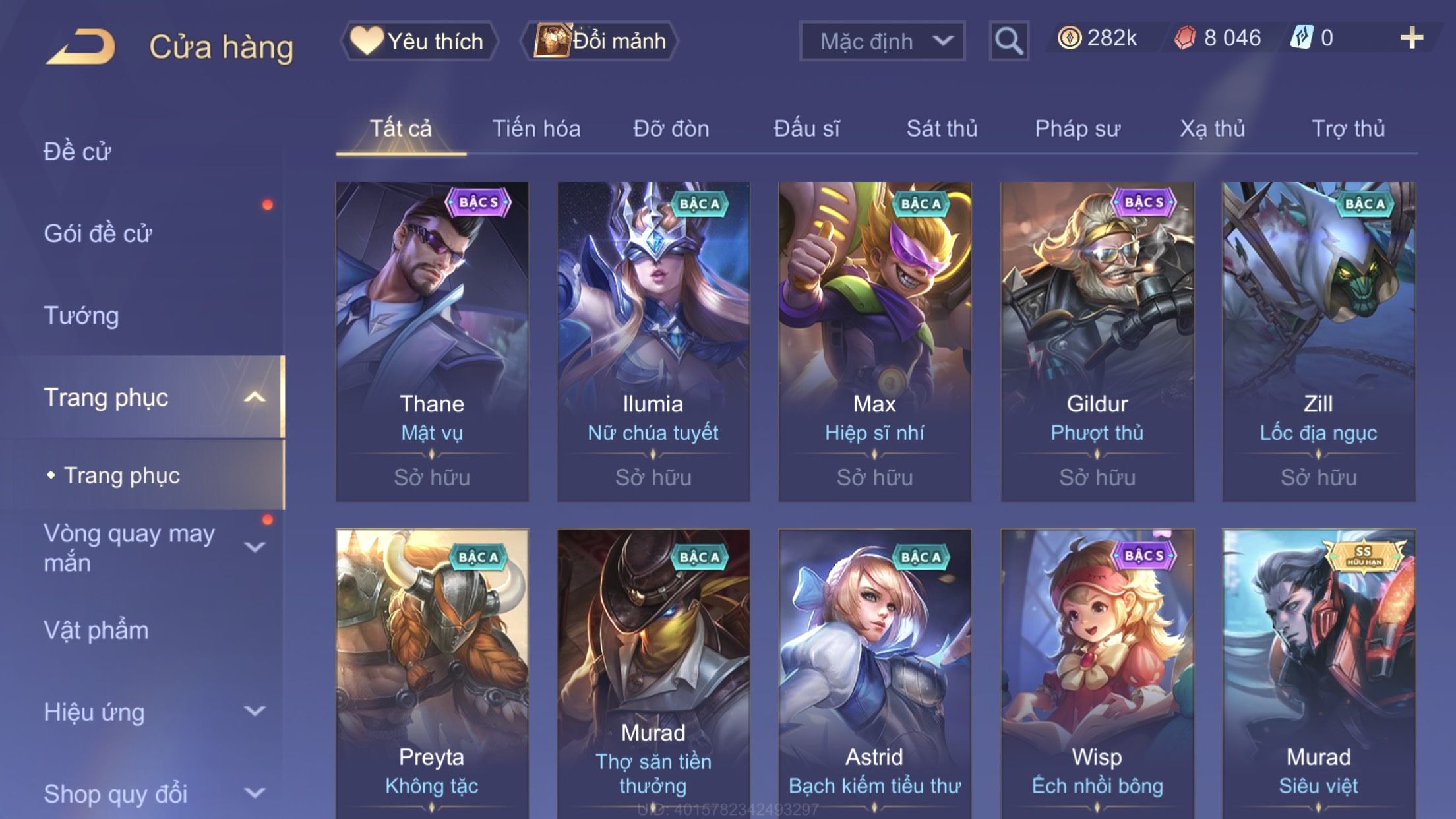The height and width of the screenshot is (819, 1456).
Task: Choose the Ilumia Nữ chúa tuyết skin card
Action: click(x=653, y=341)
